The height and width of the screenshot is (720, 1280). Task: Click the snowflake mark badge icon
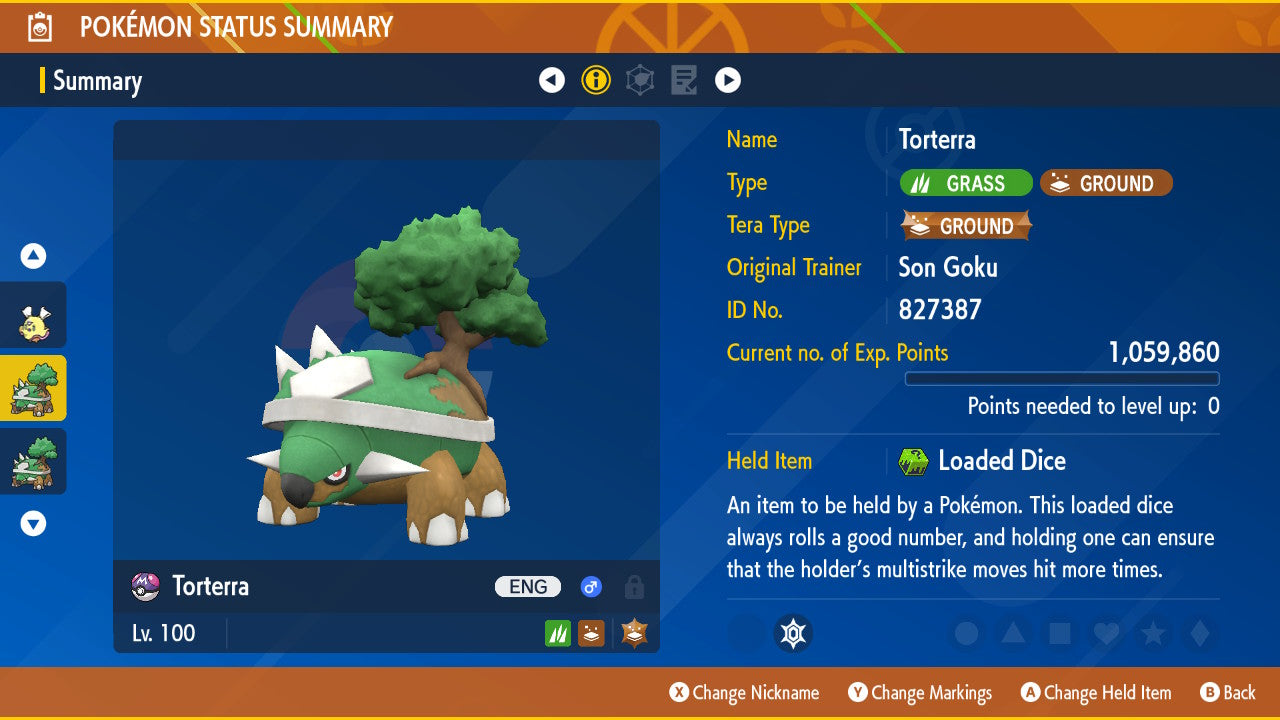coord(793,633)
